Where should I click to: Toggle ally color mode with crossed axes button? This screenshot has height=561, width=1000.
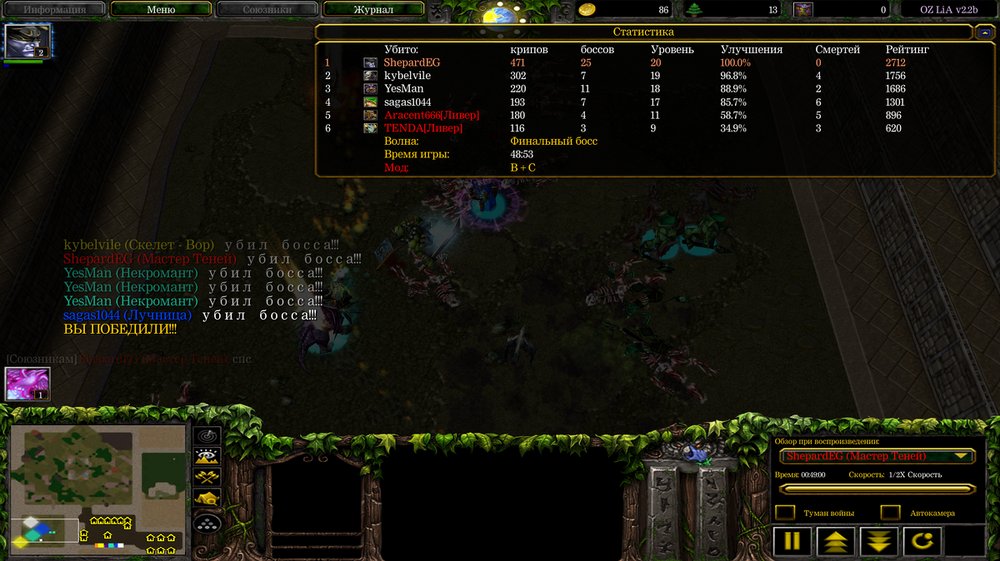coord(207,477)
